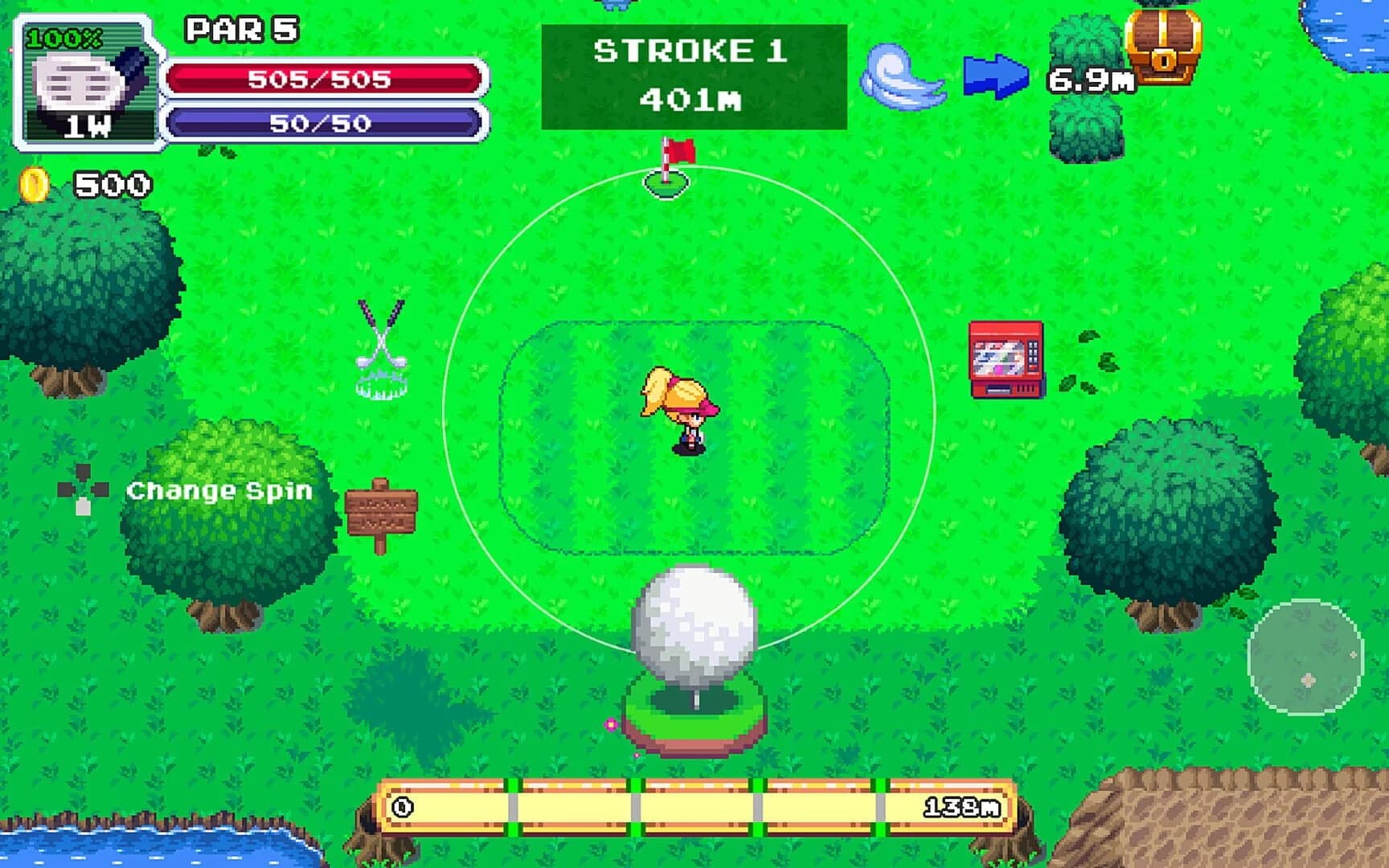
Task: Tap the wind direction arrow
Action: pyautogui.click(x=997, y=76)
